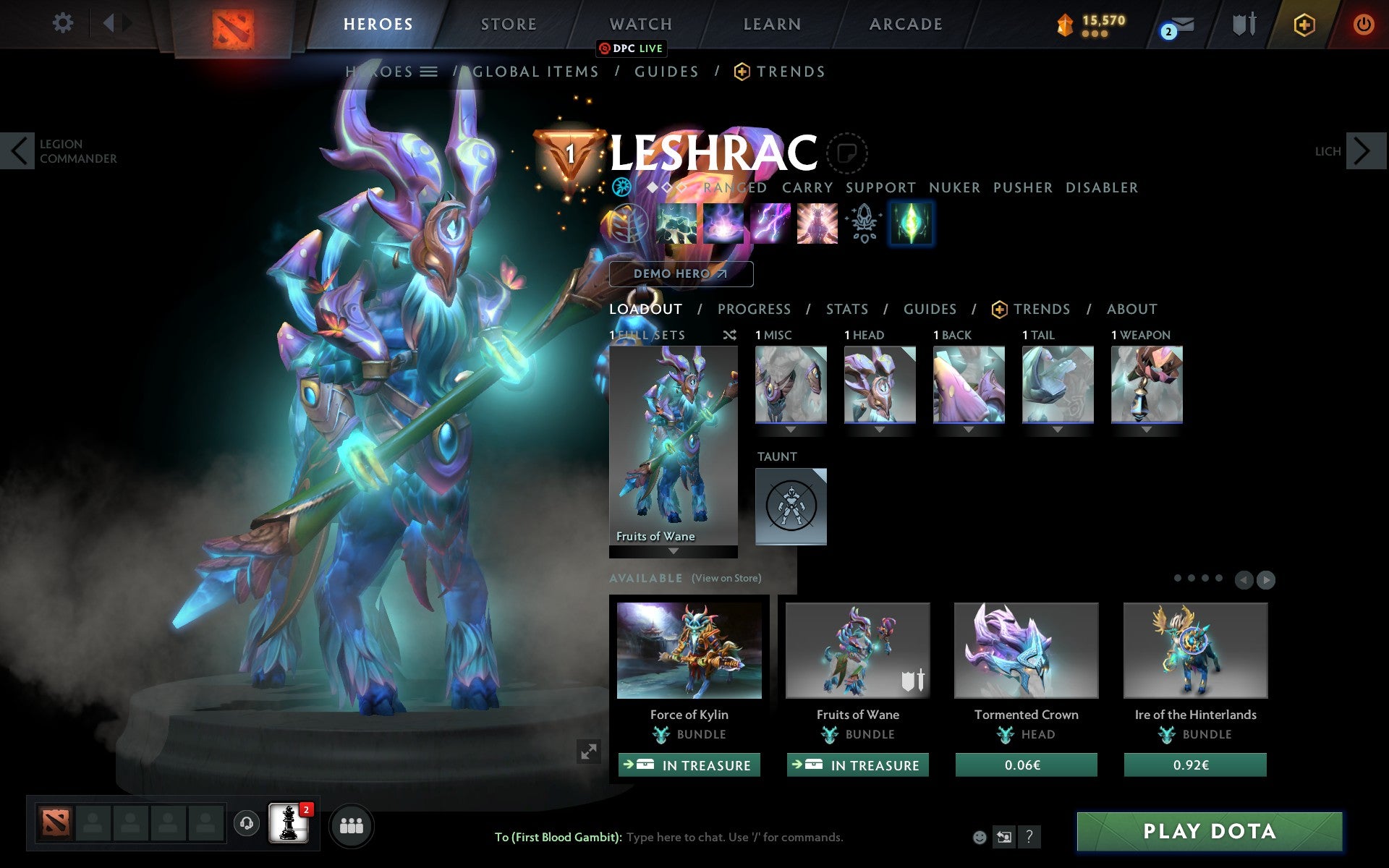Click the voice chat headset icon
Viewport: 1389px width, 868px height.
248,824
